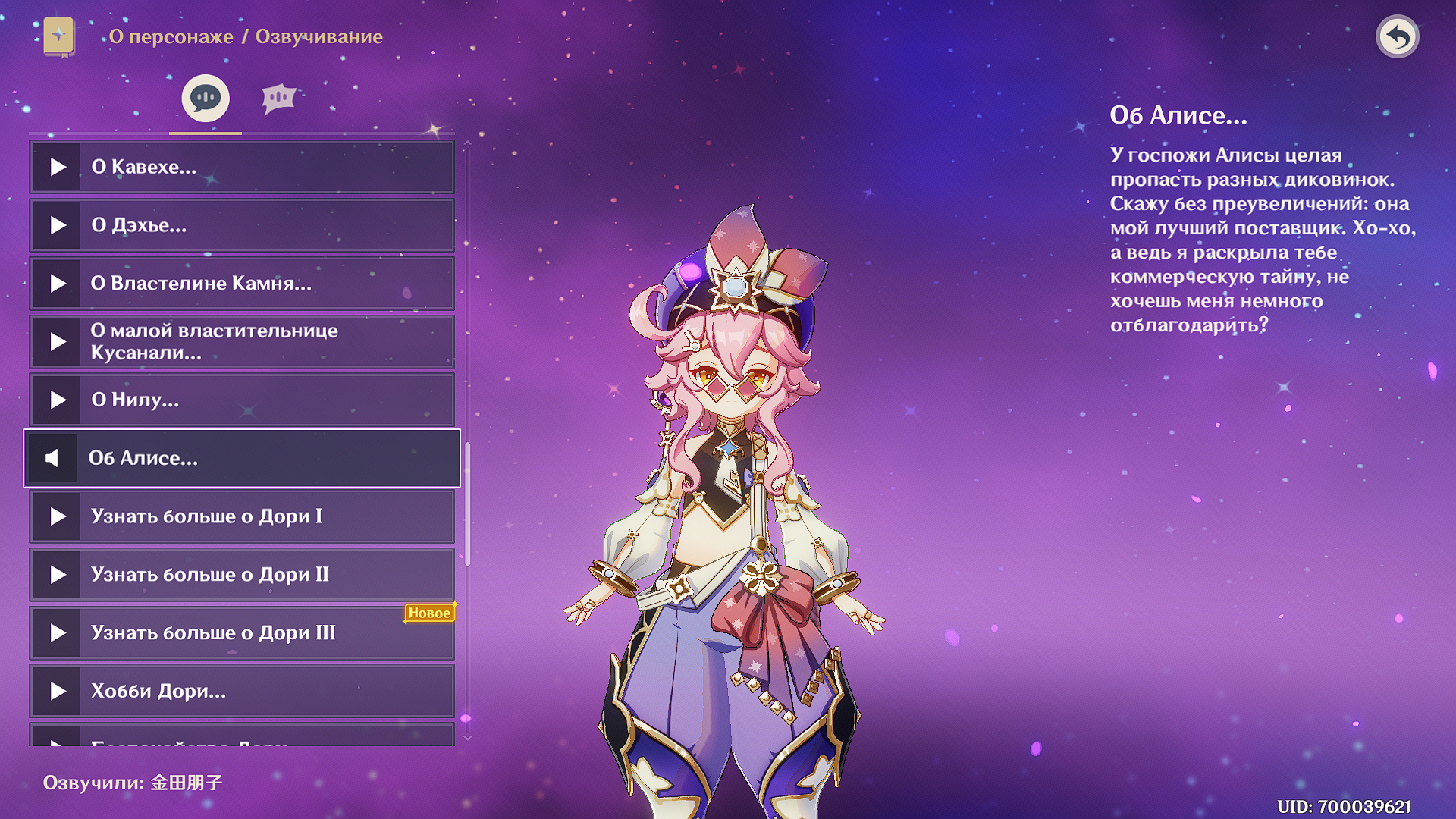Go back using the return arrow button
This screenshot has width=1456, height=819.
1397,36
